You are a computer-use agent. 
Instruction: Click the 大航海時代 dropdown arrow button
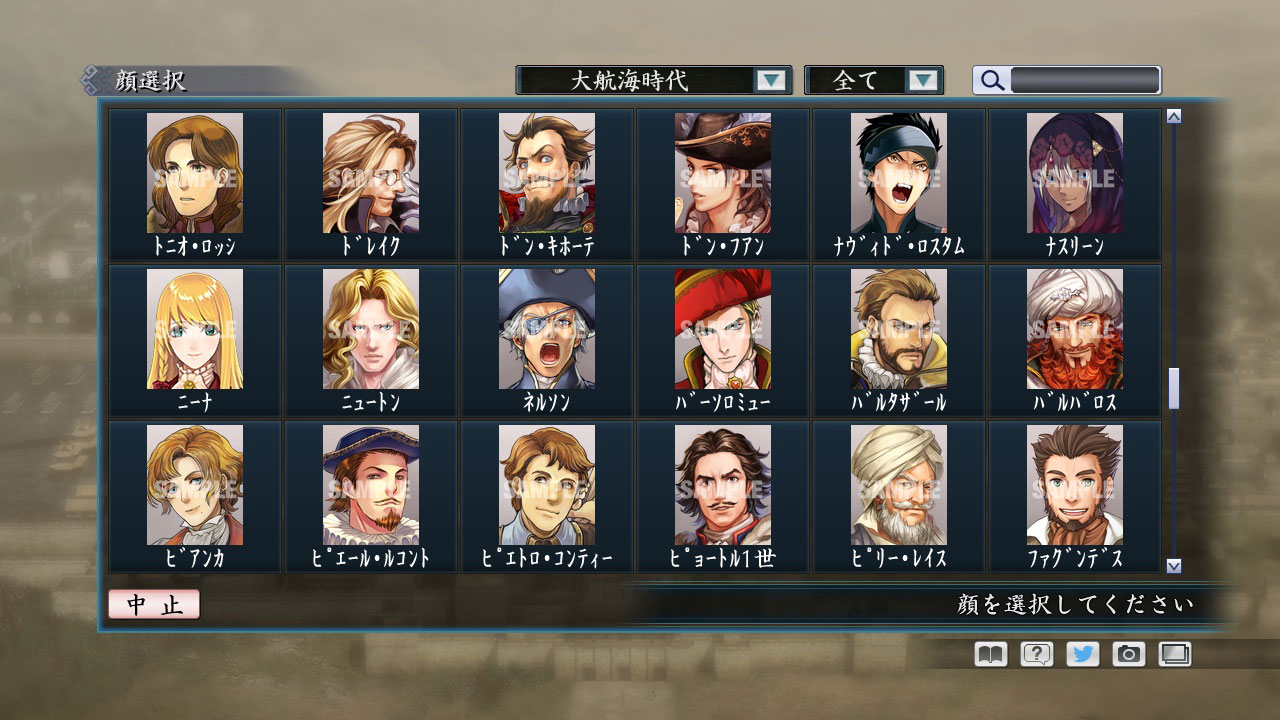tap(770, 80)
